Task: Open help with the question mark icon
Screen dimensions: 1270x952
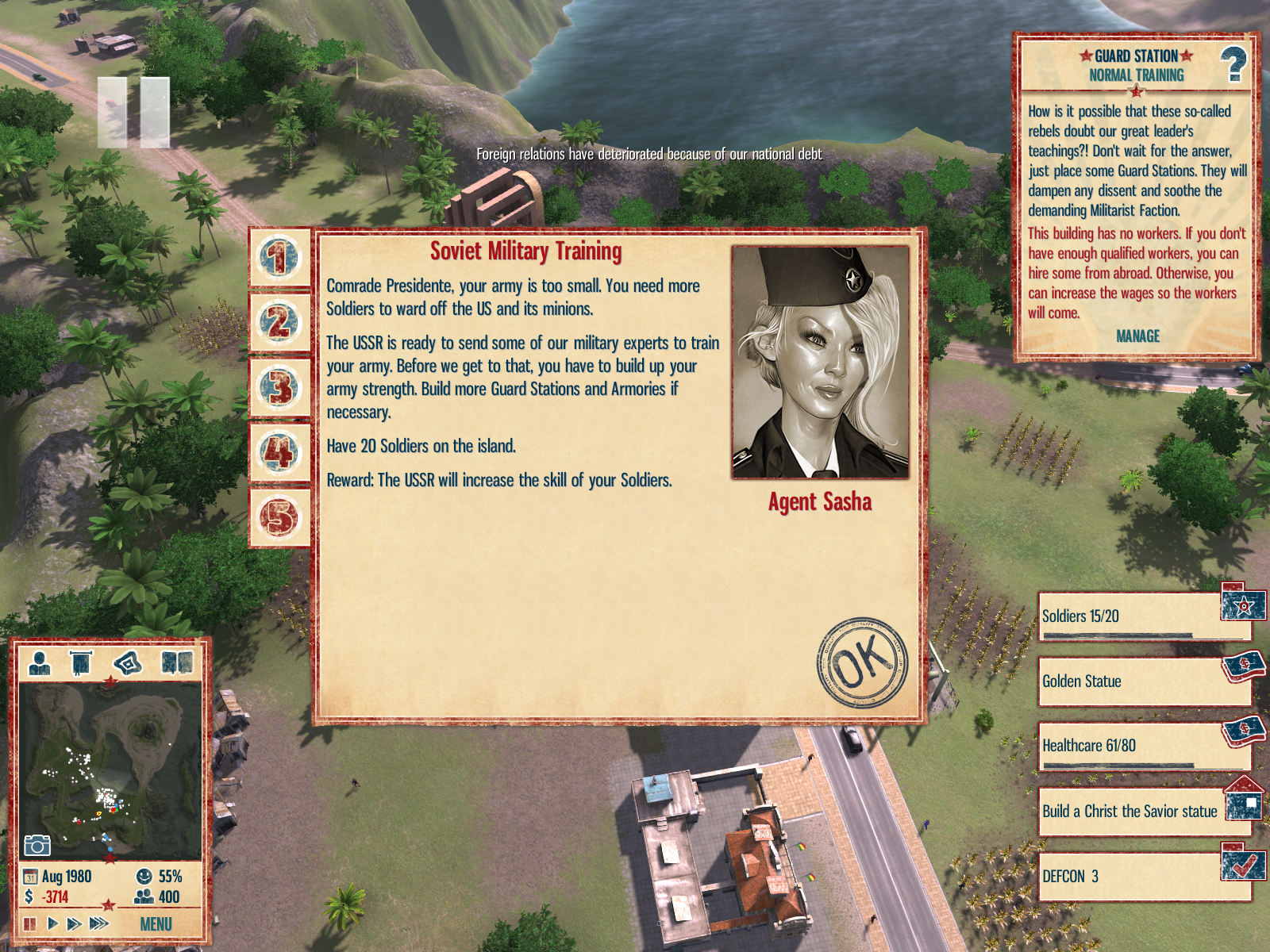Action: point(1233,64)
